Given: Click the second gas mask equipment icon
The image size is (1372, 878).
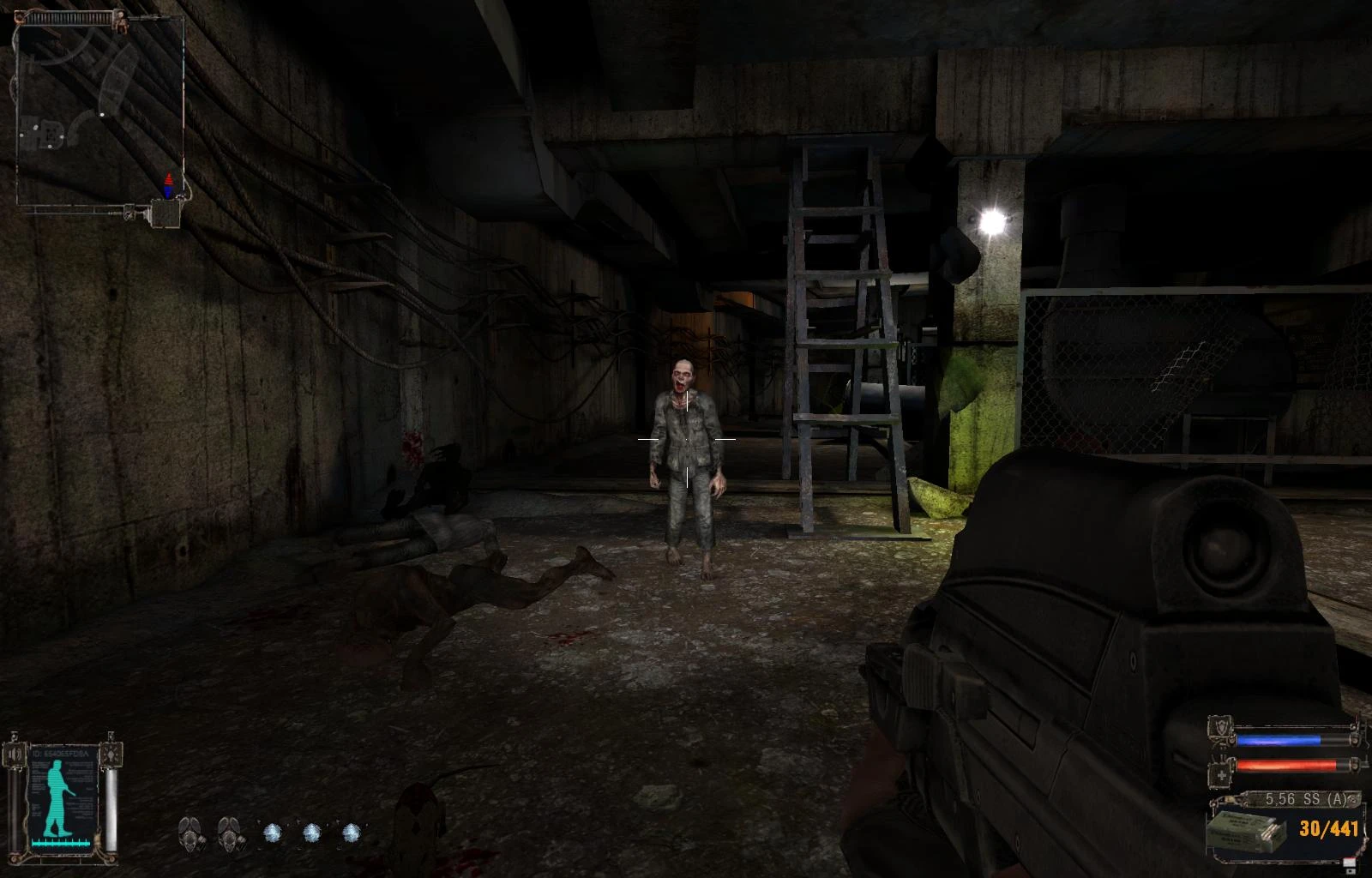Looking at the screenshot, I should pos(229,836).
